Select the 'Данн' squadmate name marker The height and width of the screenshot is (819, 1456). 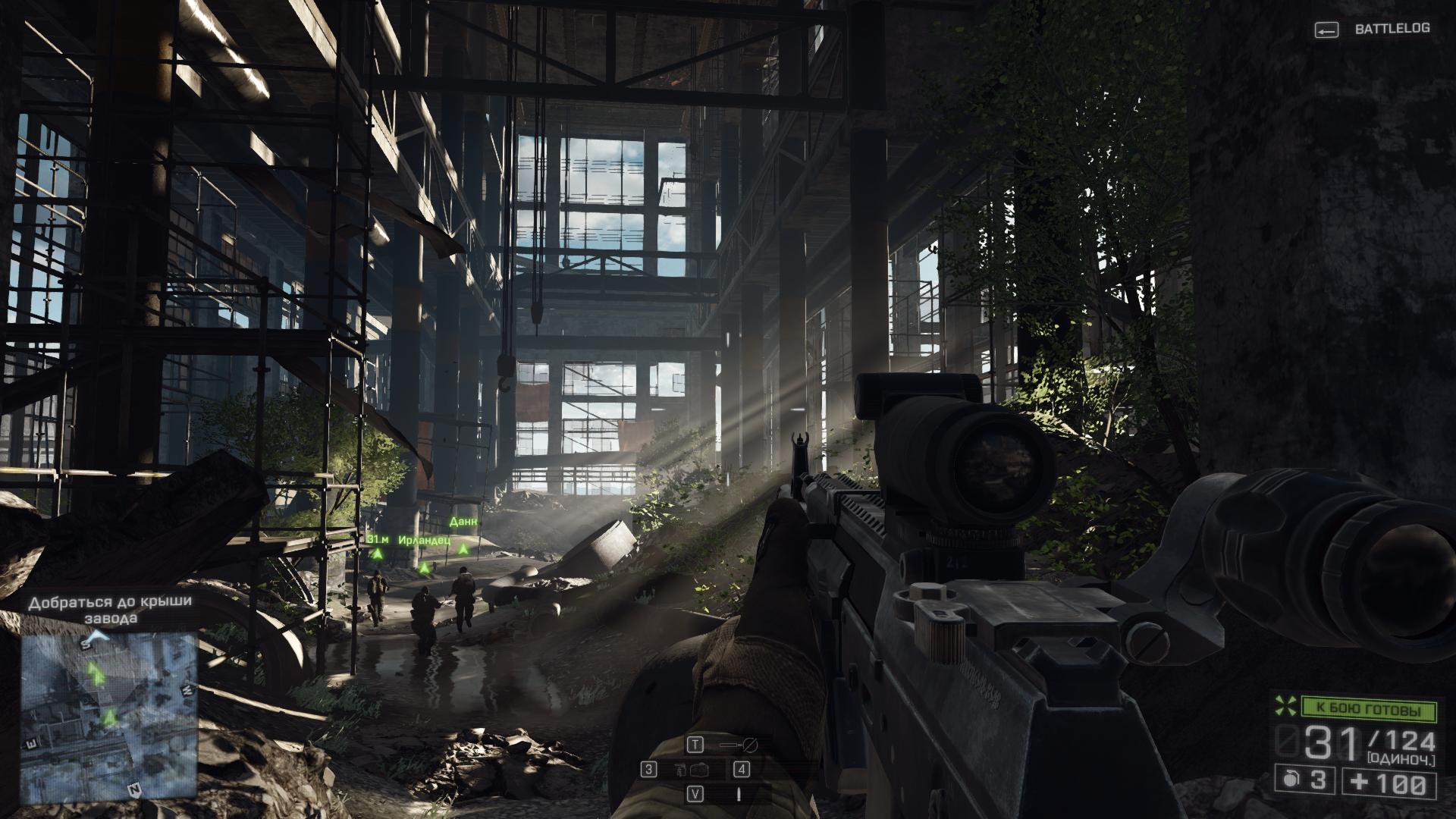click(463, 522)
